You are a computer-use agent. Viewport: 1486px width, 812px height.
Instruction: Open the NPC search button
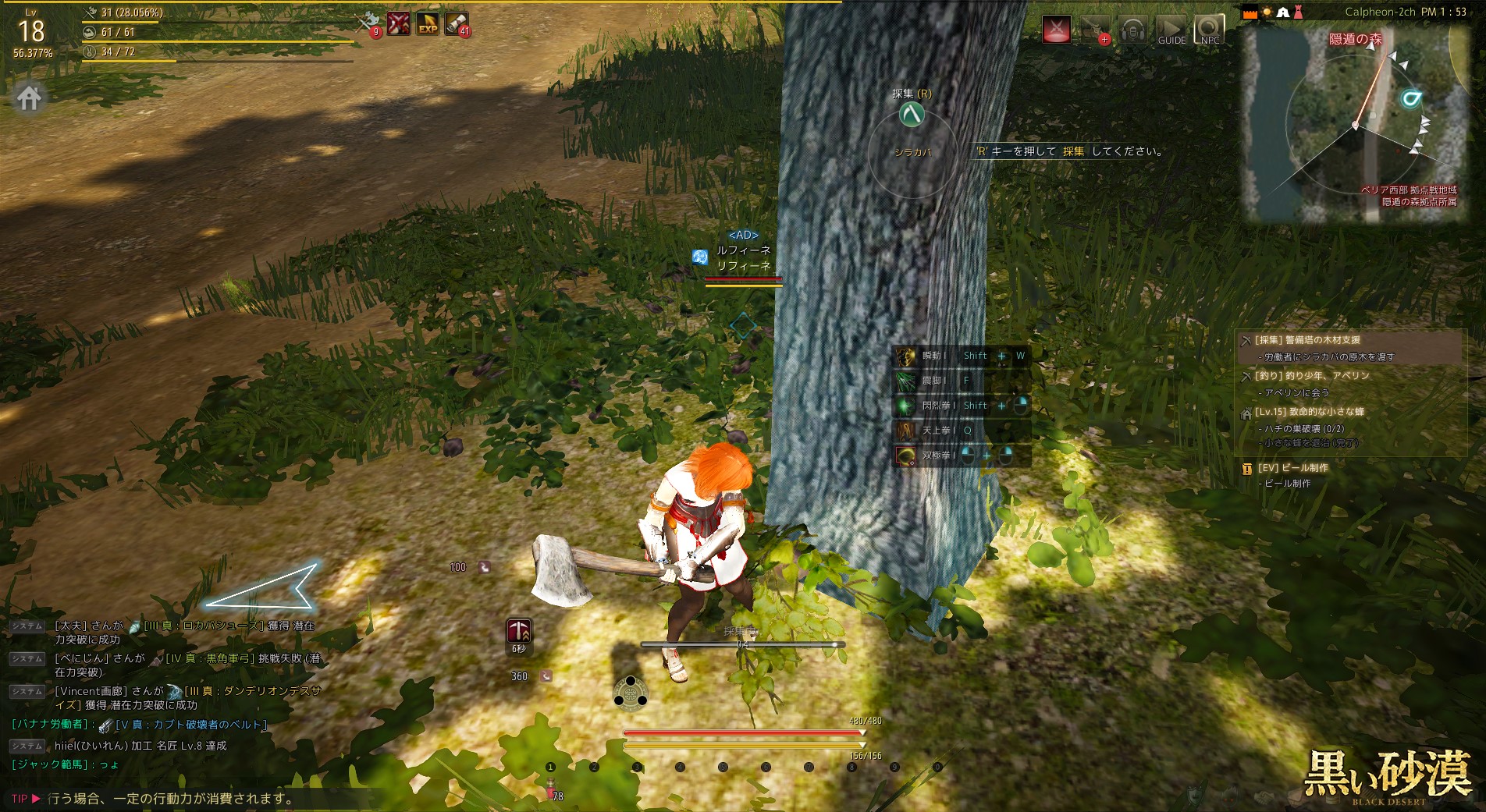click(x=1209, y=30)
